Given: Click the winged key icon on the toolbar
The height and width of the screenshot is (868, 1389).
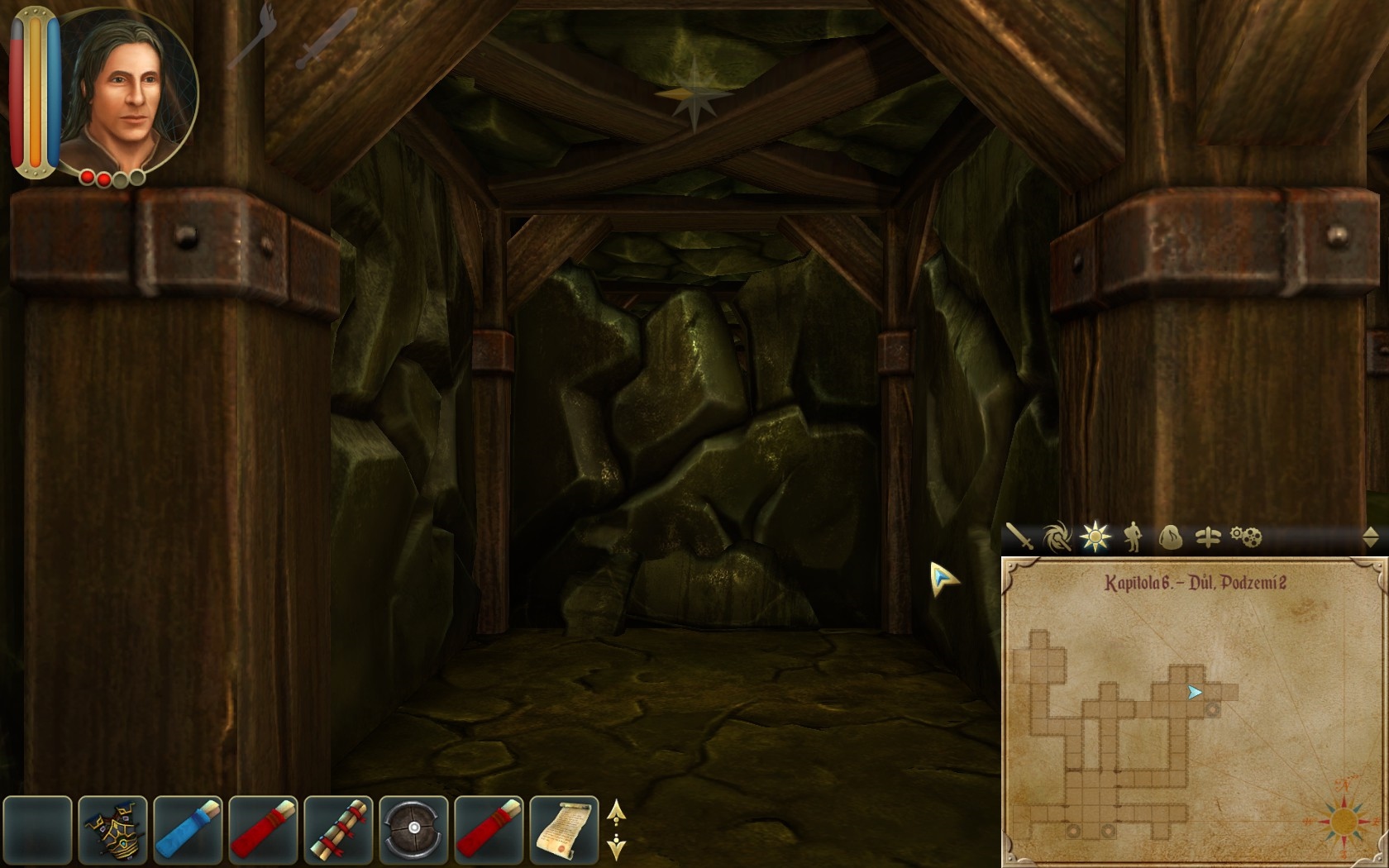Looking at the screenshot, I should pyautogui.click(x=1207, y=537).
